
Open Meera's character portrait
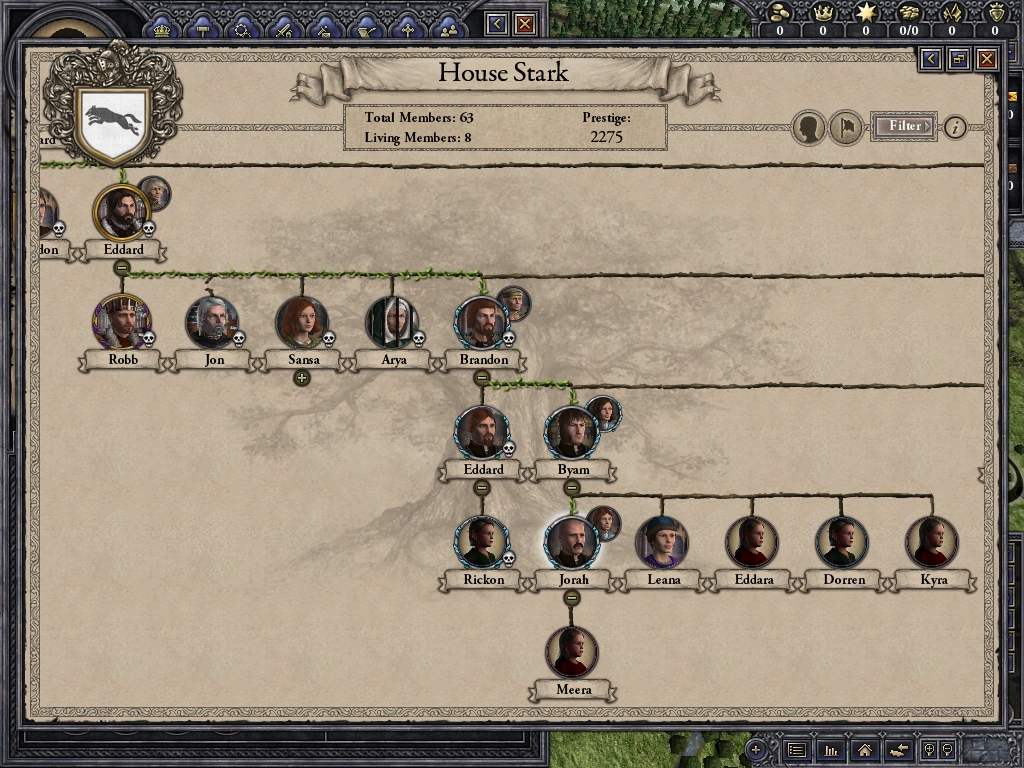571,651
